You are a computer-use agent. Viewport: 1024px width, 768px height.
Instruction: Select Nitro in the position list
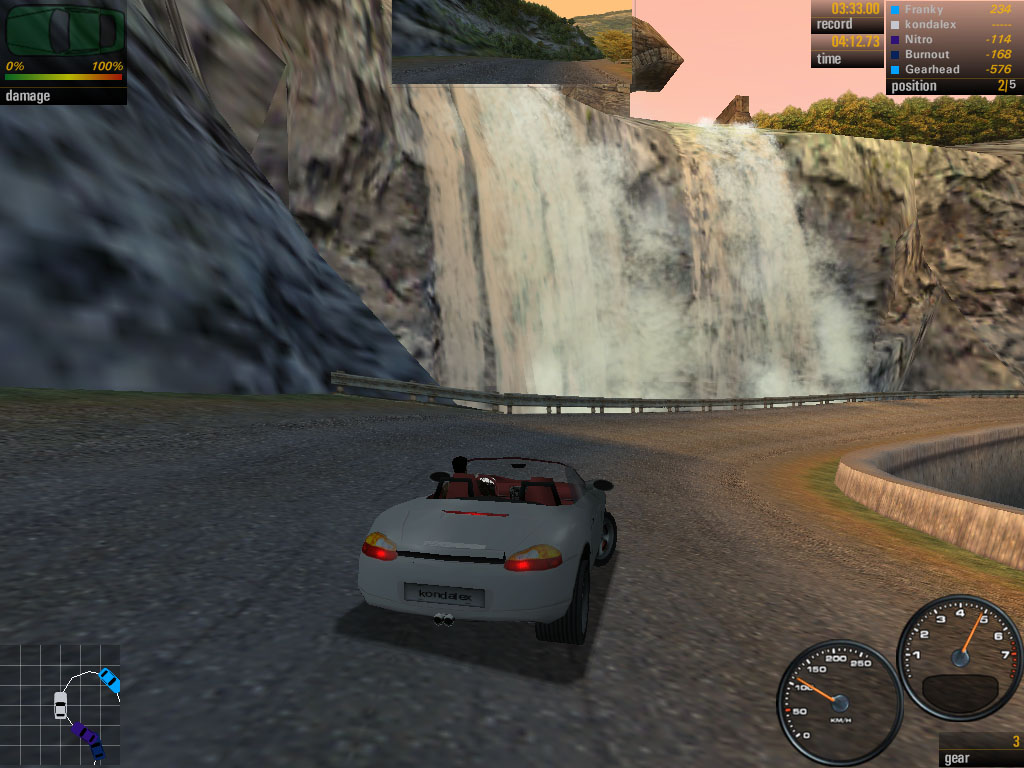[920, 39]
